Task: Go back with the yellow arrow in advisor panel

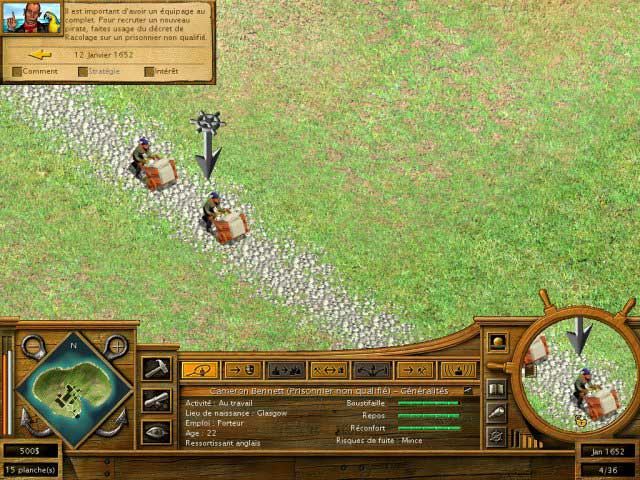Action: pos(40,54)
